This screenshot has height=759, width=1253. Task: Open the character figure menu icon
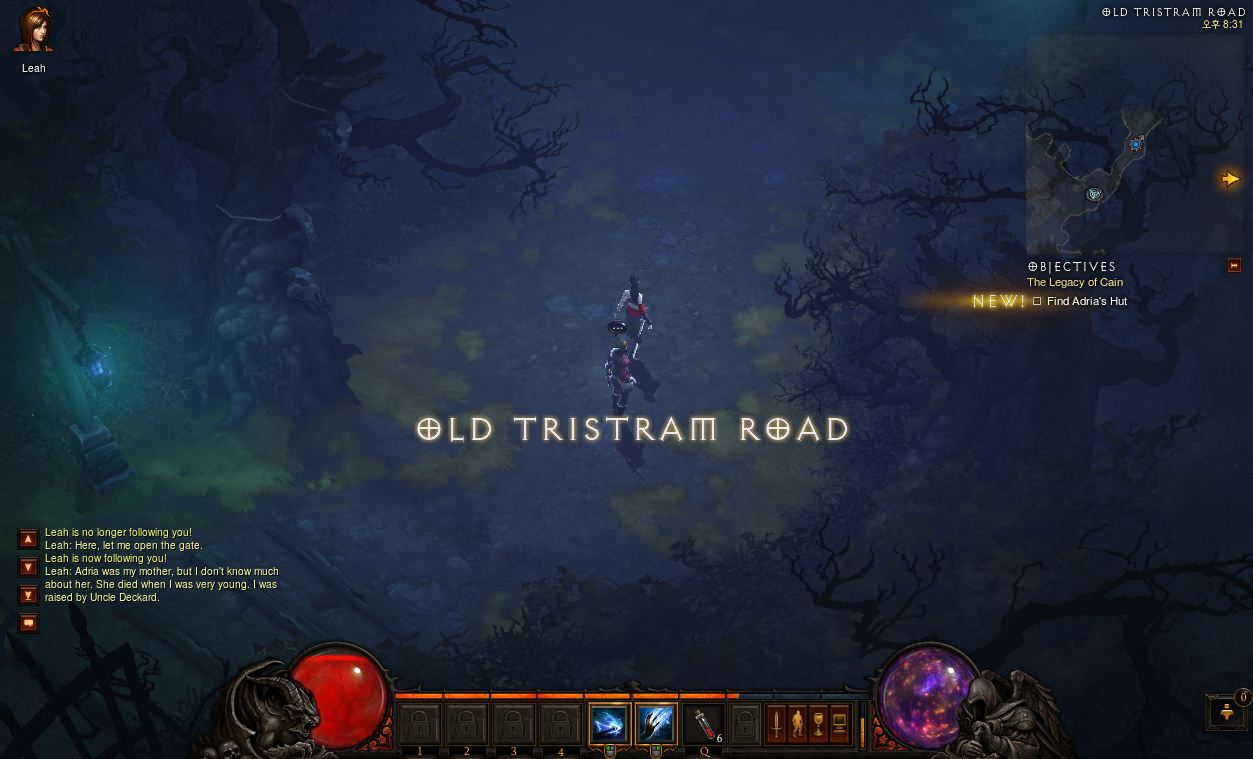coord(797,723)
